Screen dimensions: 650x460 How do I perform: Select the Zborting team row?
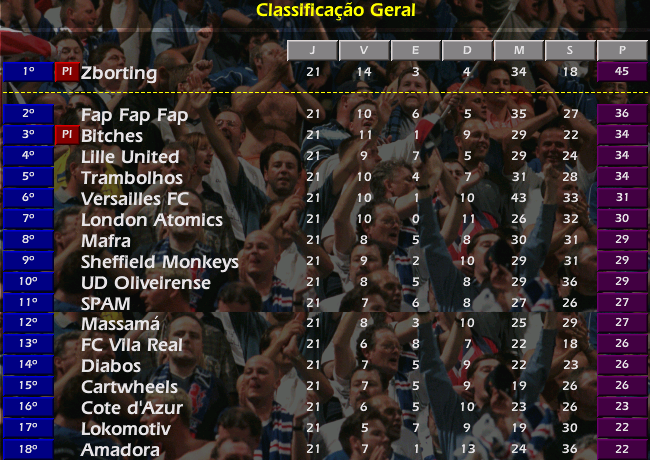(x=119, y=73)
